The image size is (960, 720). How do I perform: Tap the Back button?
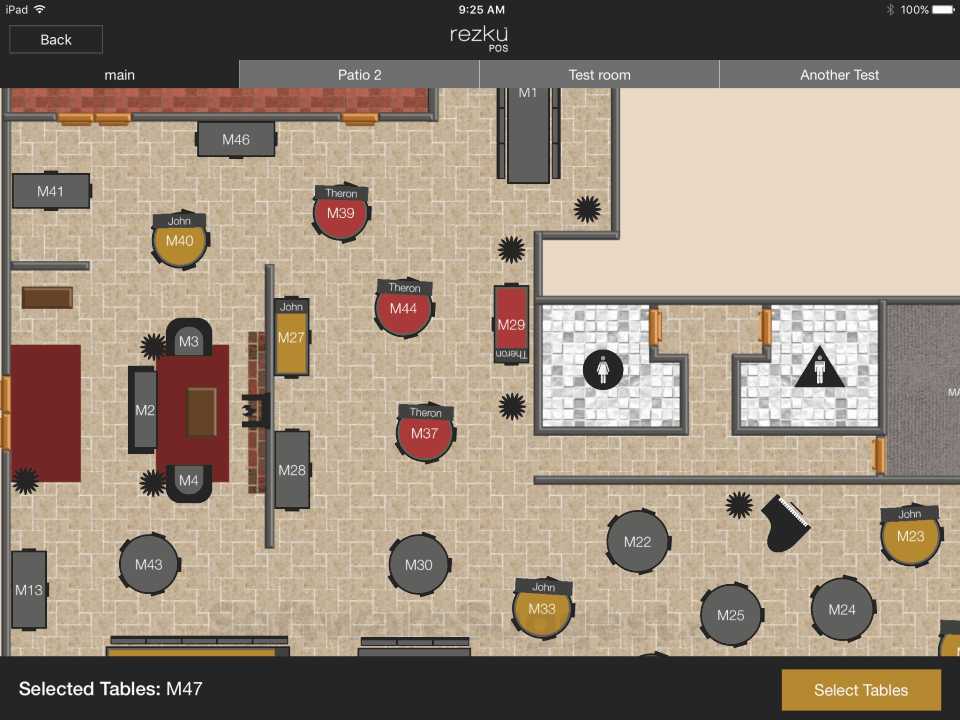(56, 40)
